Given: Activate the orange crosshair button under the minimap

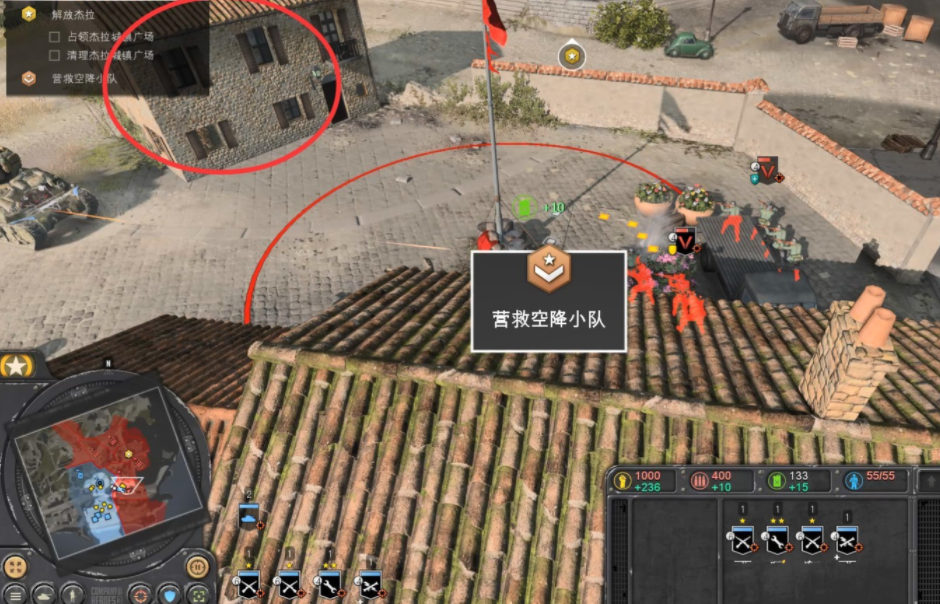Looking at the screenshot, I should 139,596.
